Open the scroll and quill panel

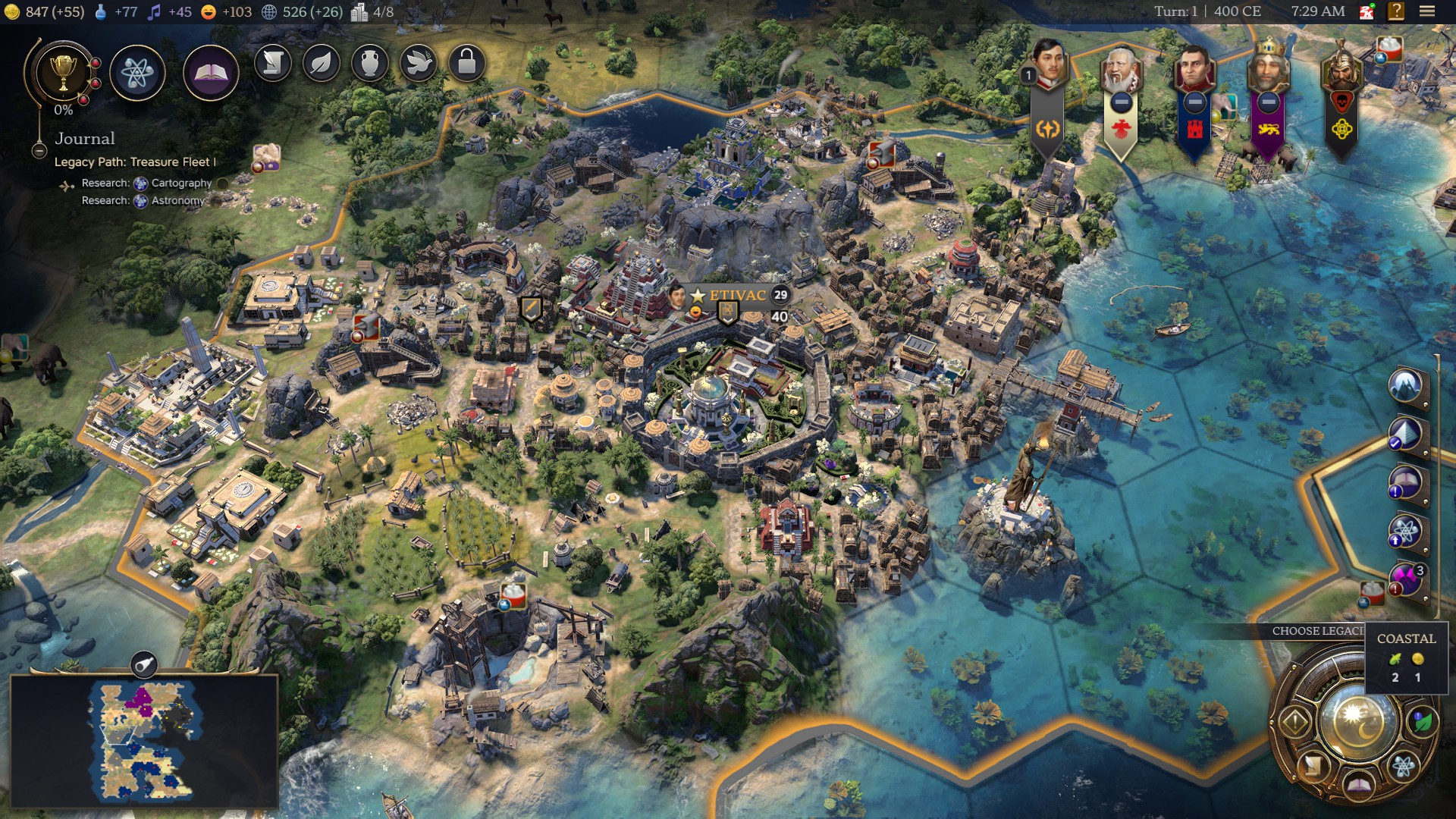[x=273, y=63]
